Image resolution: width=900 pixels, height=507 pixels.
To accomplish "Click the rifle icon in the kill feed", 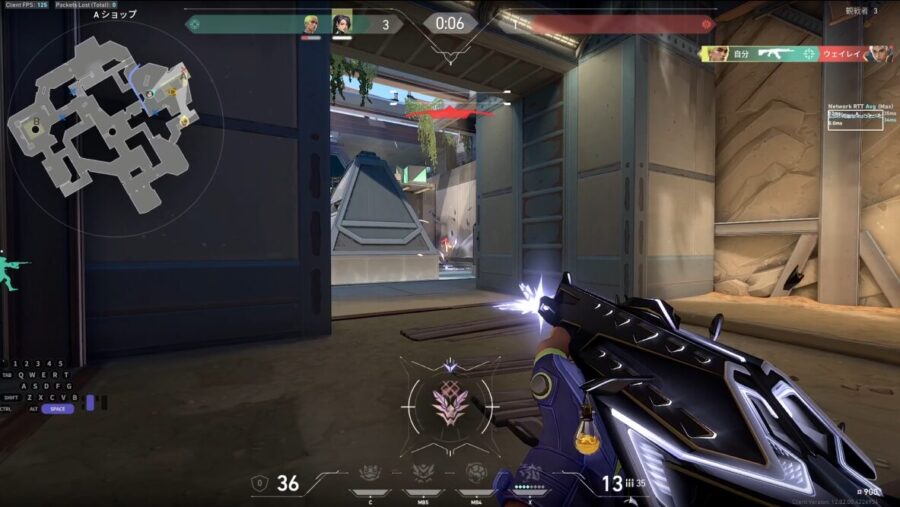I will click(x=776, y=53).
